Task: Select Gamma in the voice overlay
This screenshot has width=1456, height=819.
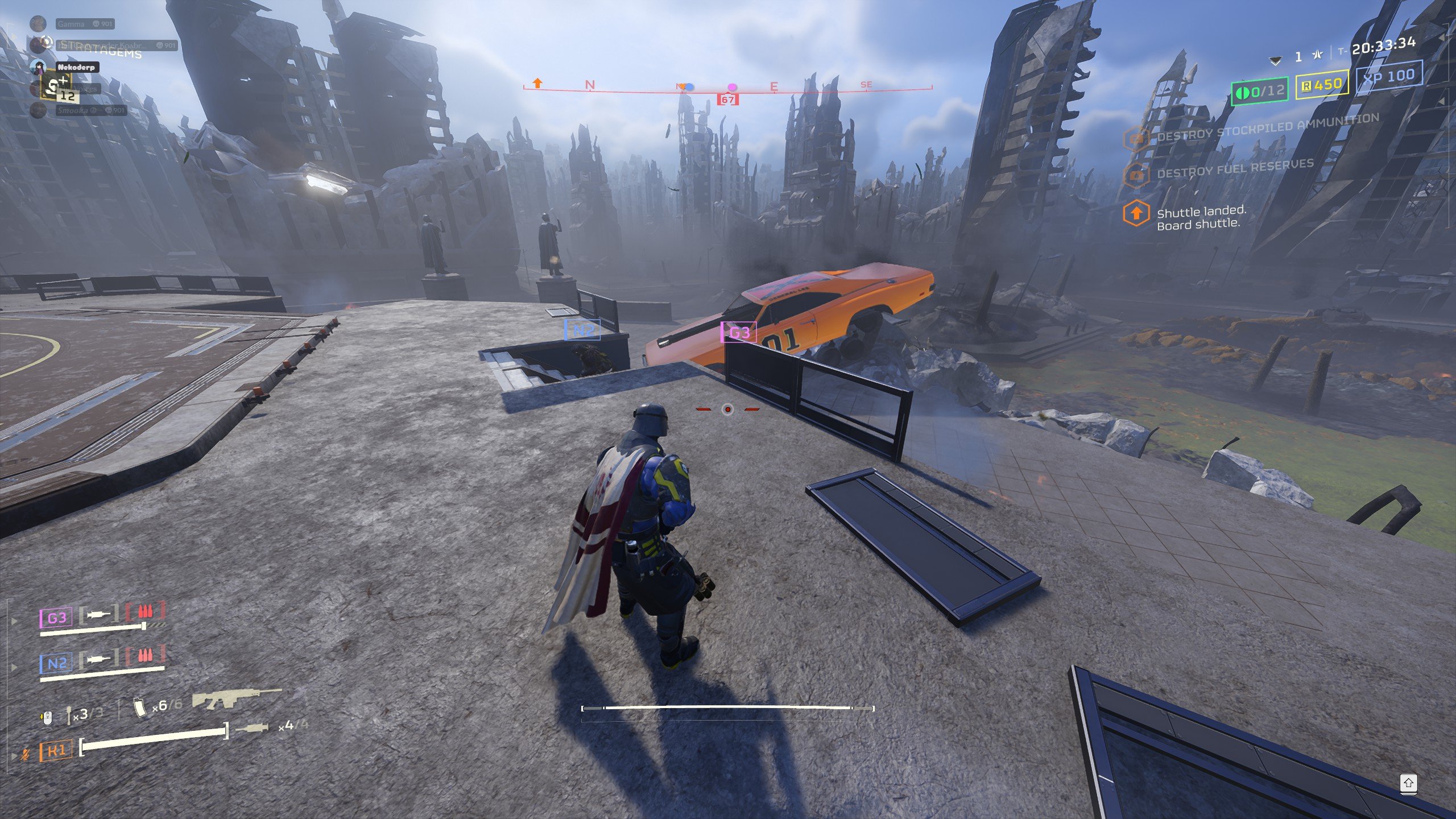Action: pyautogui.click(x=71, y=24)
